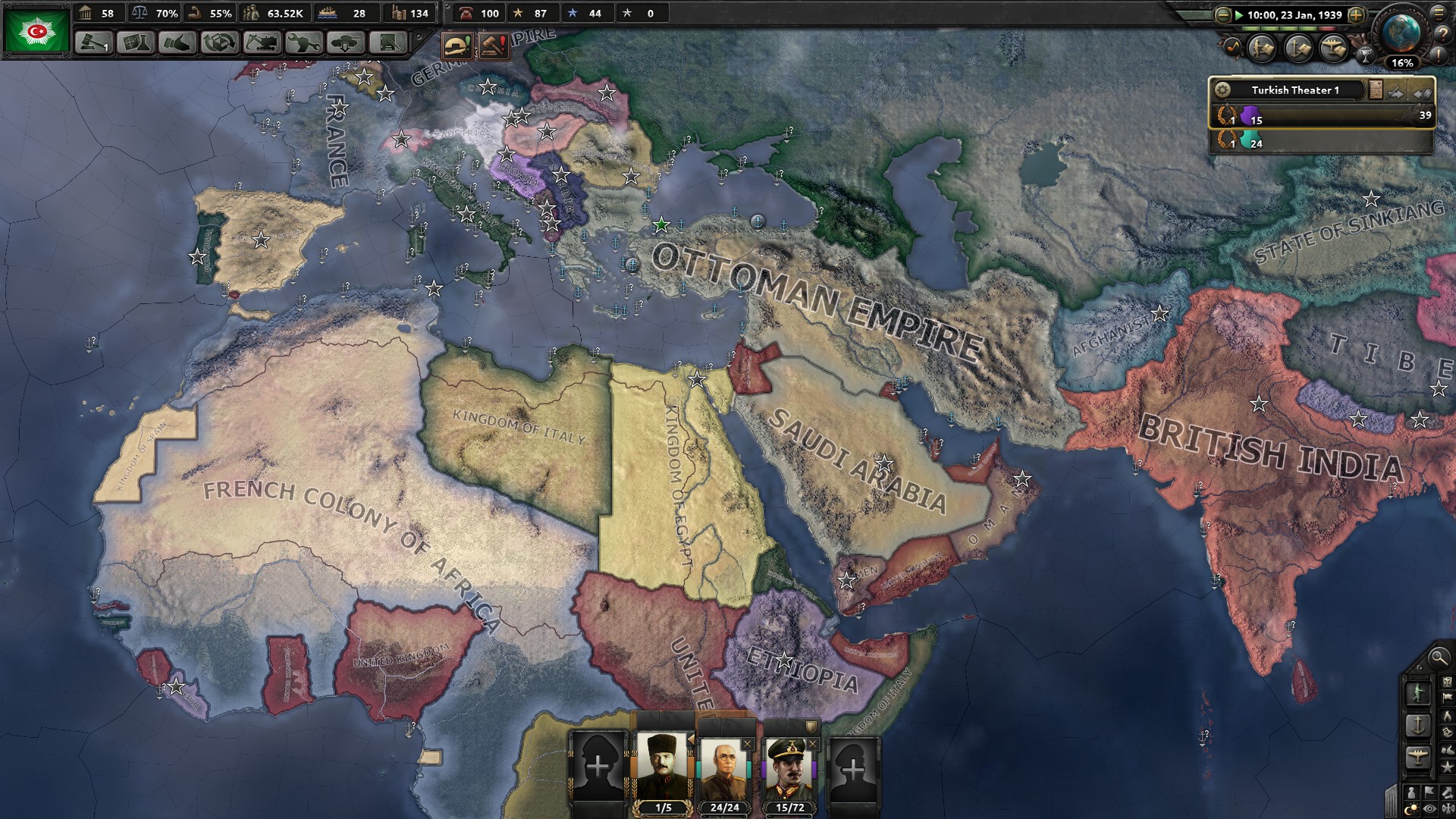
Task: Open the Trade tab thumbs-up icon
Action: pos(176,42)
